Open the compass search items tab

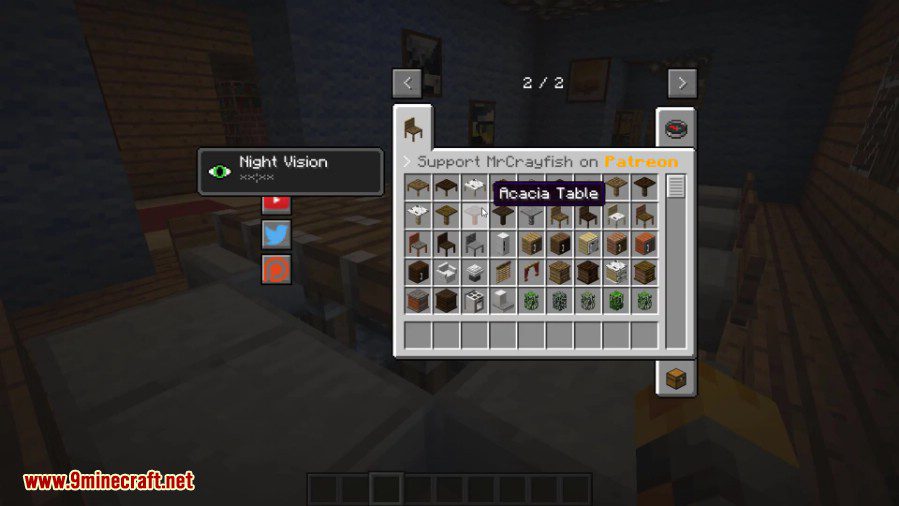[x=676, y=129]
